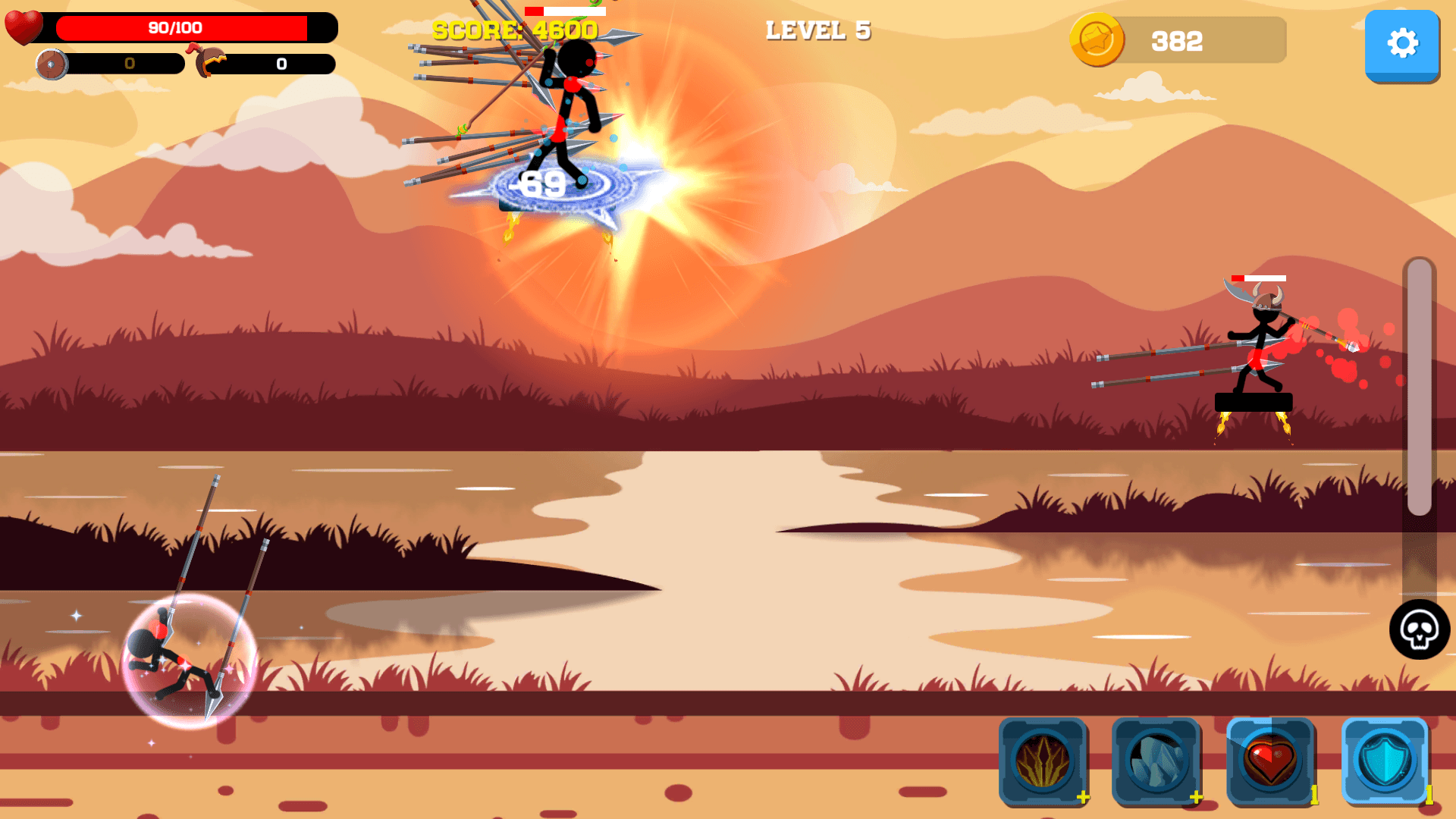
Task: Click the LEVEL 5 label
Action: 817,32
